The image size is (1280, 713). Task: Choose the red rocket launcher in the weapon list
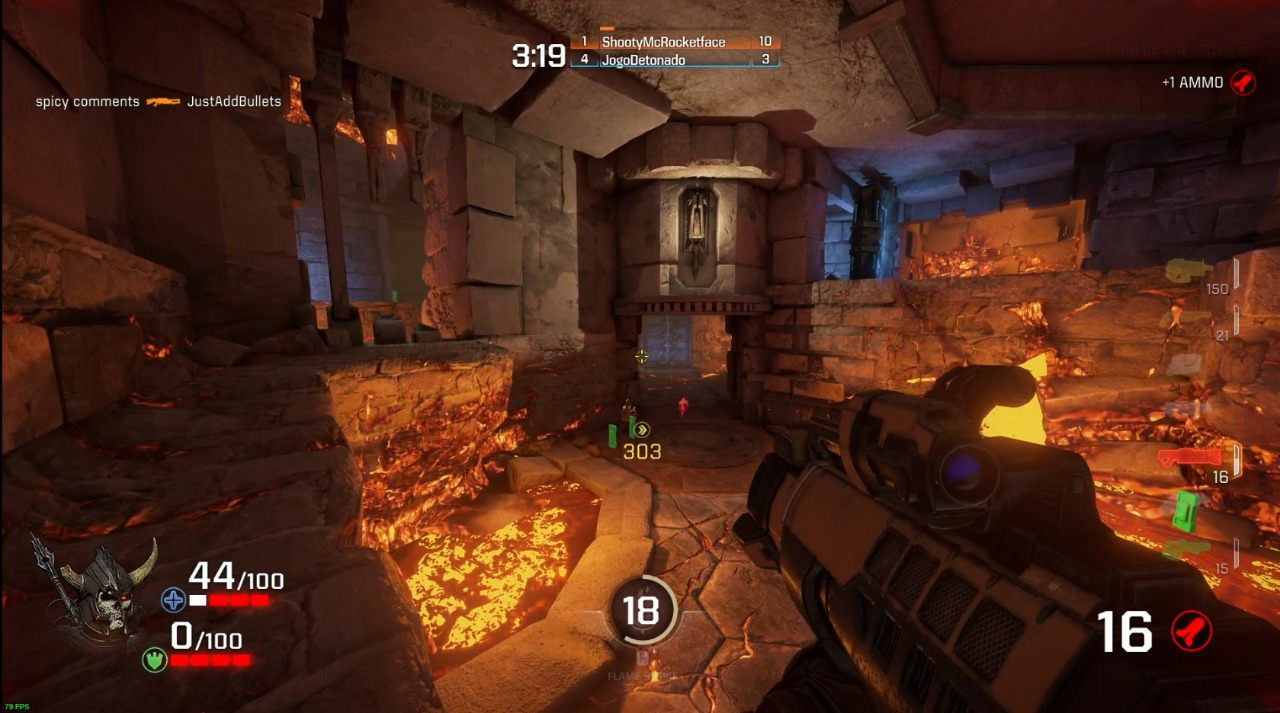click(1189, 458)
